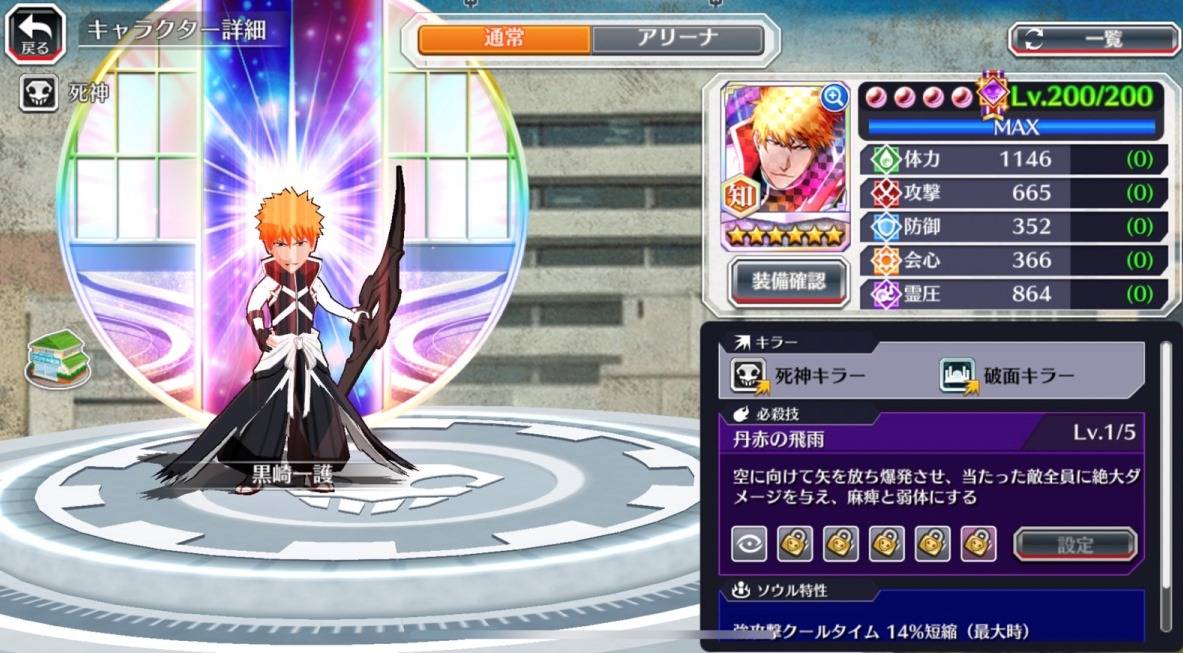This screenshot has height=653, width=1183.
Task: Open 装備確認 equipment check
Action: 789,281
